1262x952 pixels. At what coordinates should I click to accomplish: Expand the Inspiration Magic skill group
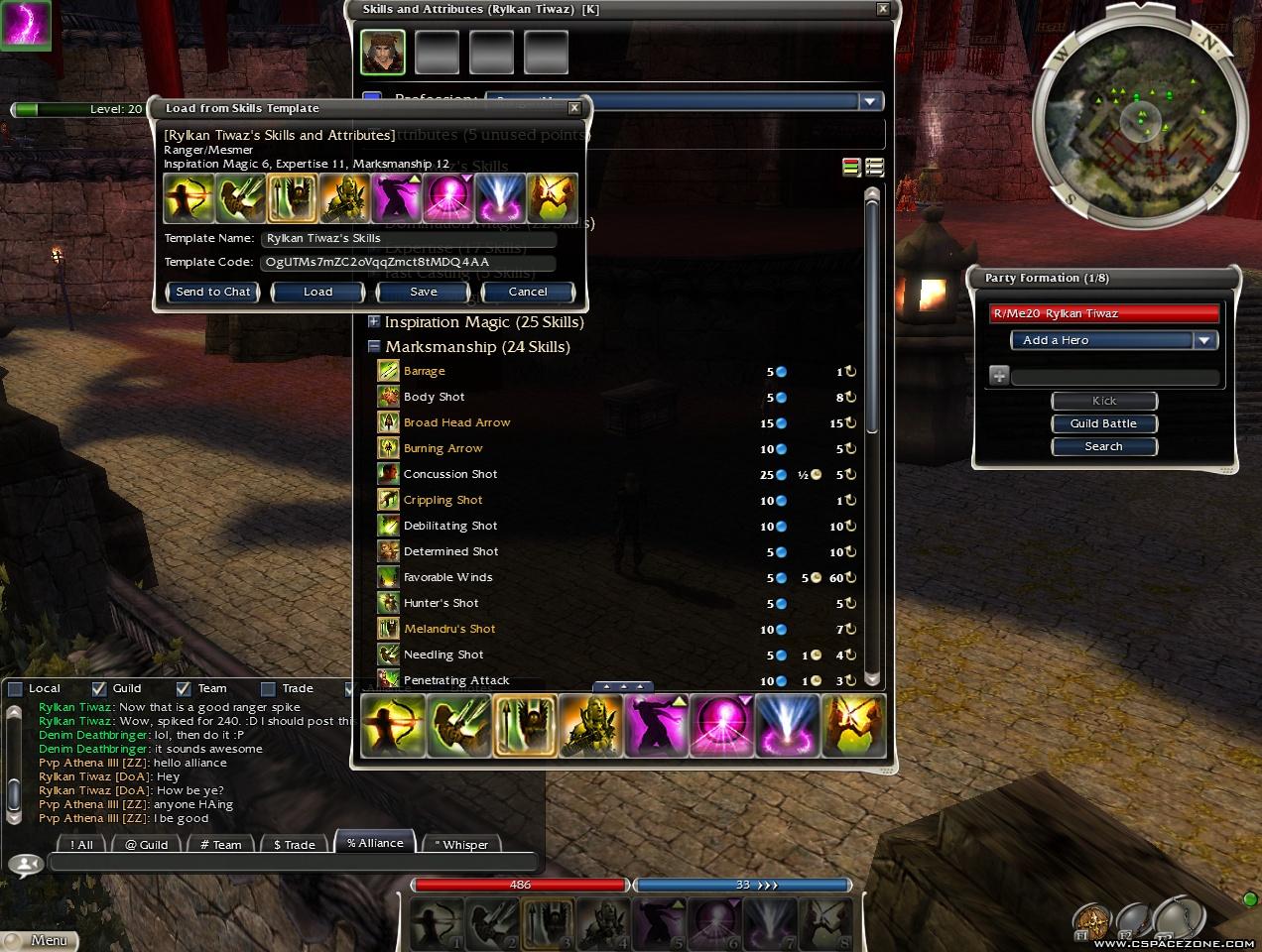point(374,321)
